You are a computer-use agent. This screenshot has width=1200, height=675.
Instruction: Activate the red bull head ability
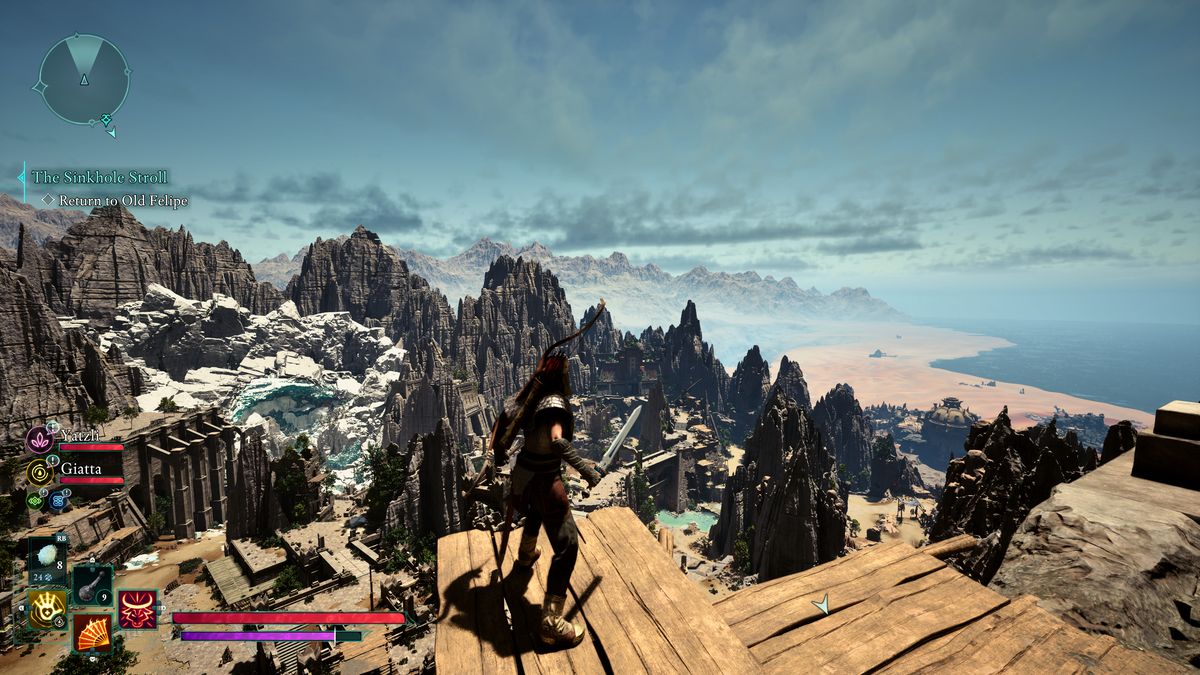click(137, 609)
